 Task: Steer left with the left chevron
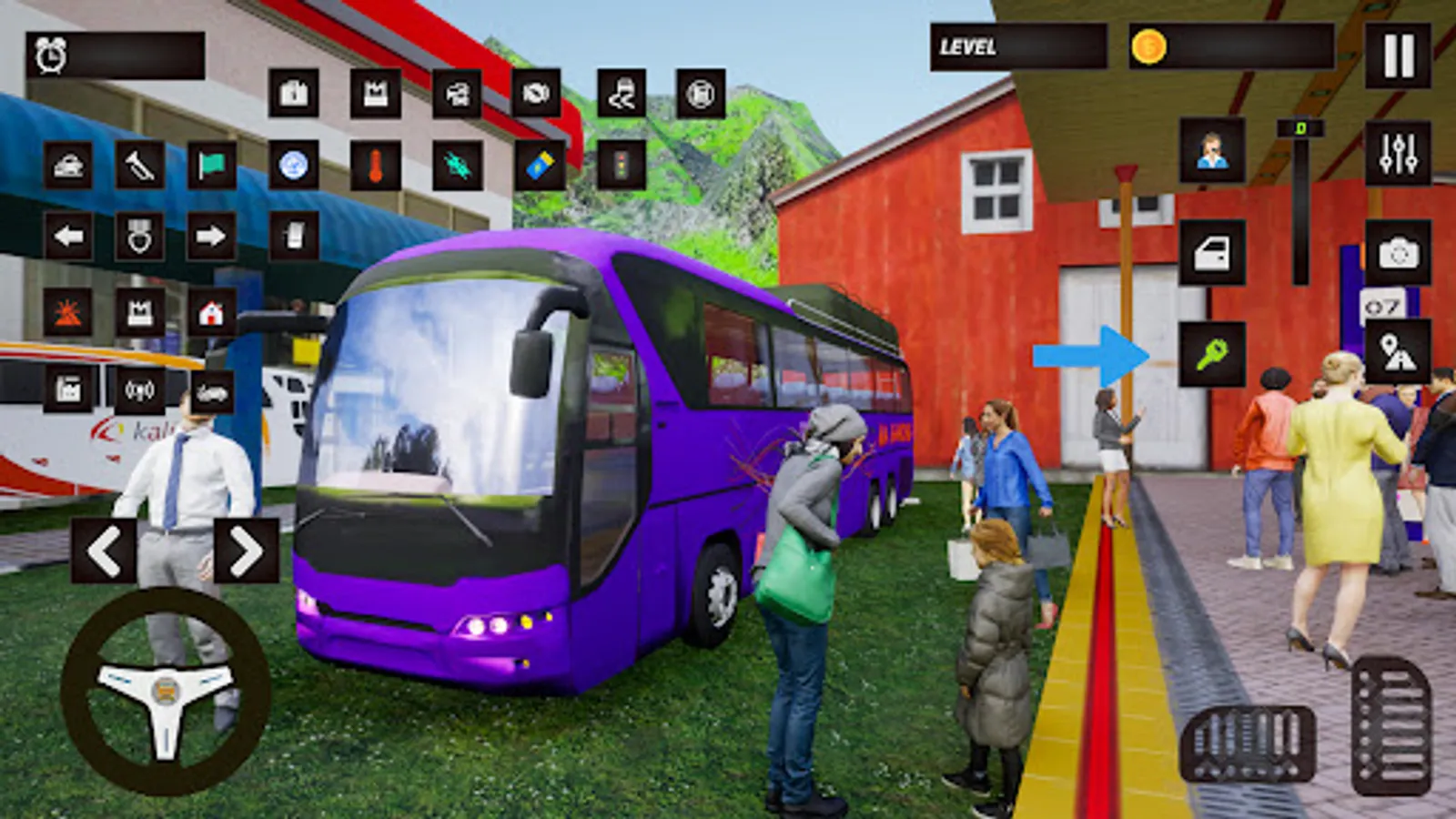pyautogui.click(x=104, y=551)
